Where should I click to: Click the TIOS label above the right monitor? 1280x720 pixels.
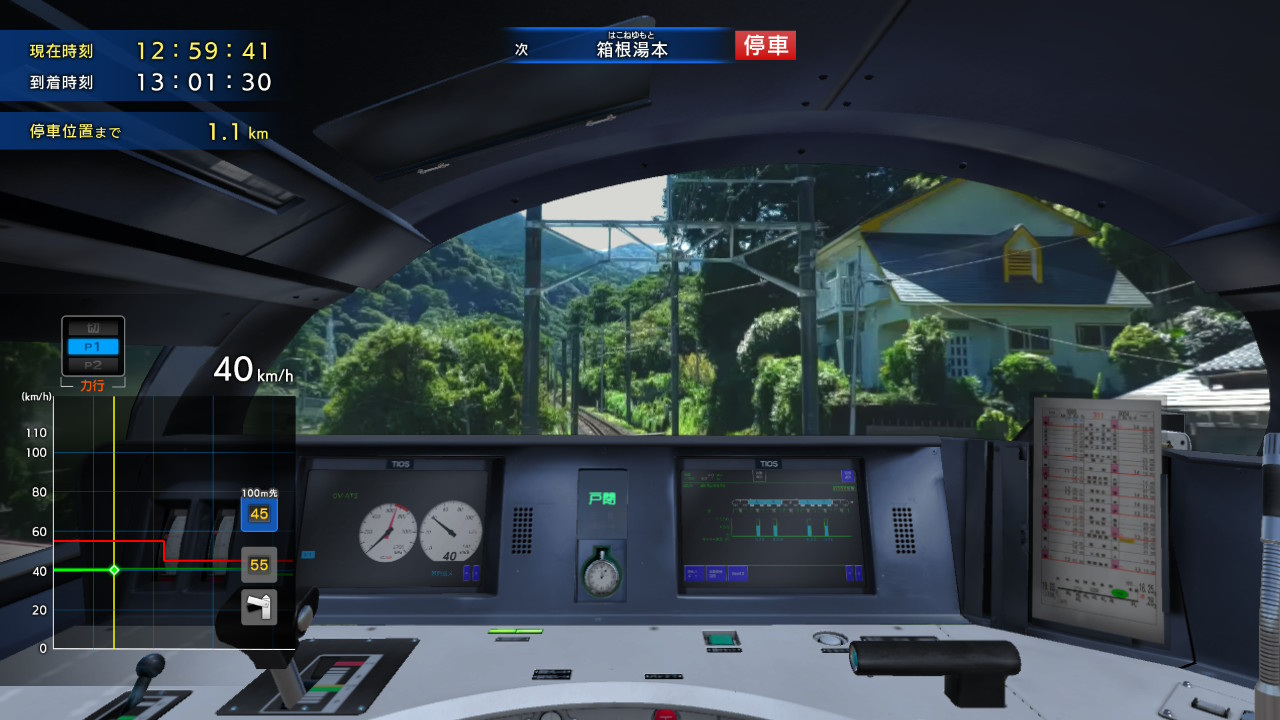[x=769, y=464]
